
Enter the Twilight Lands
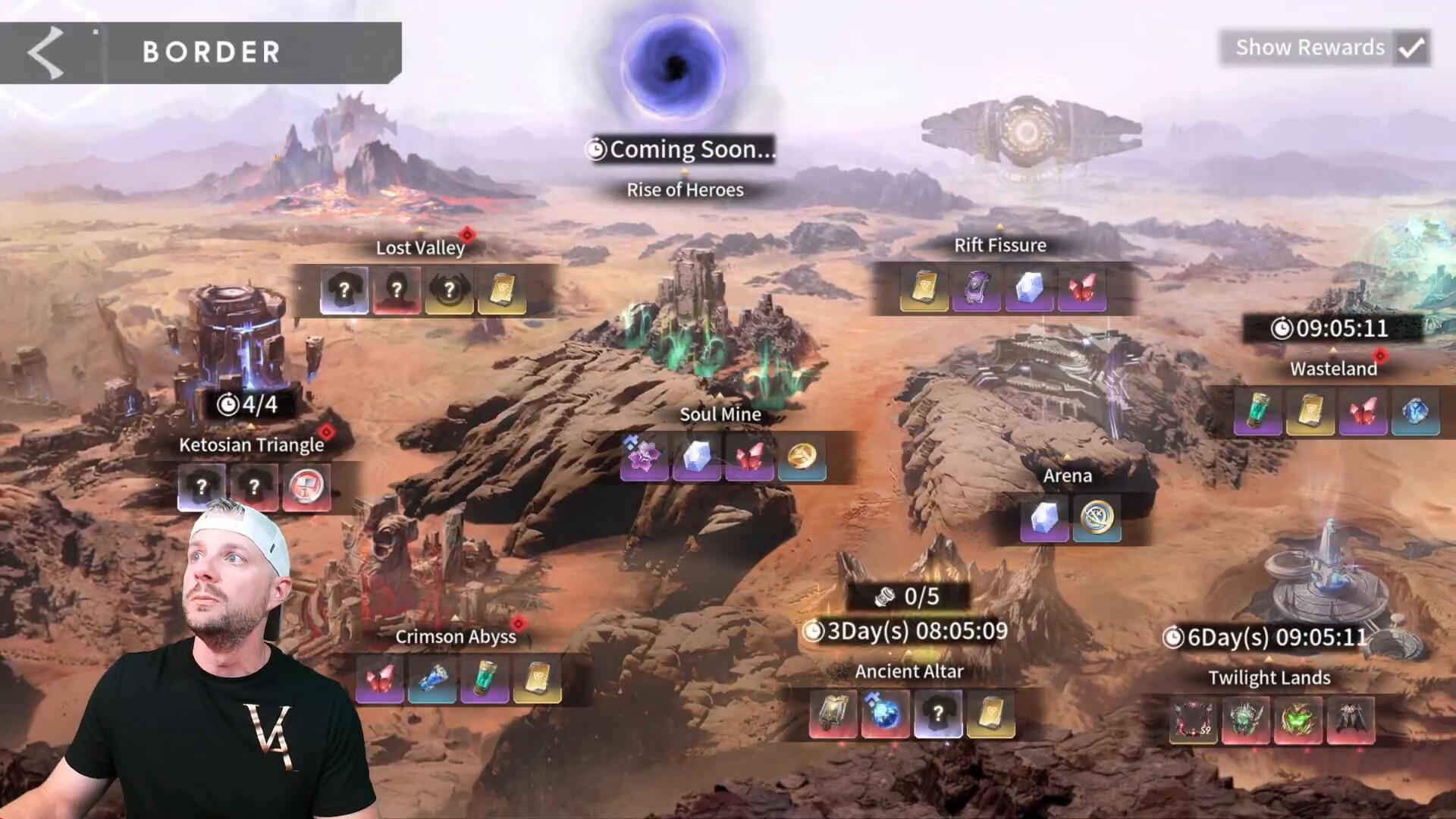coord(1269,677)
